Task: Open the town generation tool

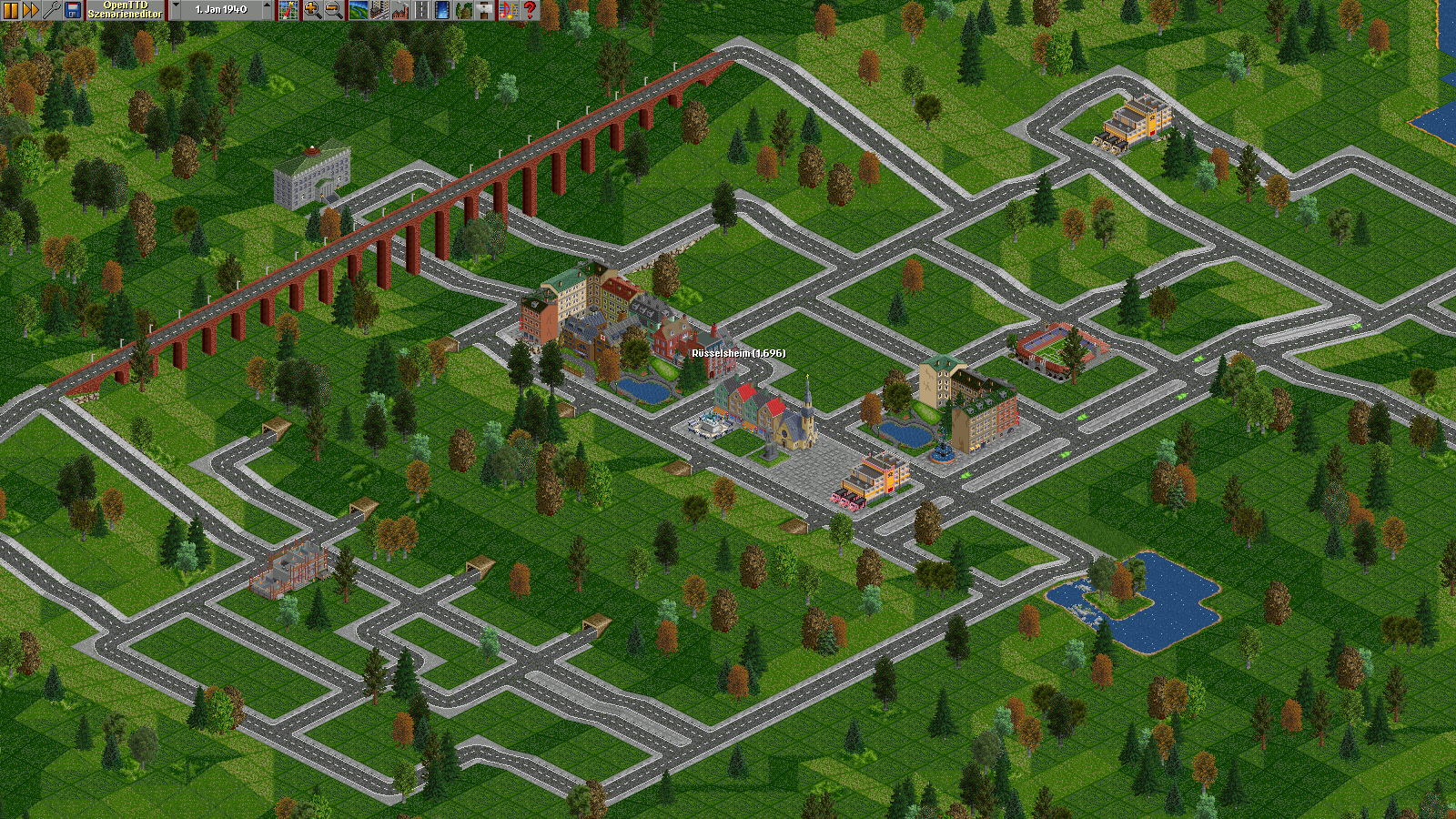Action: (x=379, y=10)
